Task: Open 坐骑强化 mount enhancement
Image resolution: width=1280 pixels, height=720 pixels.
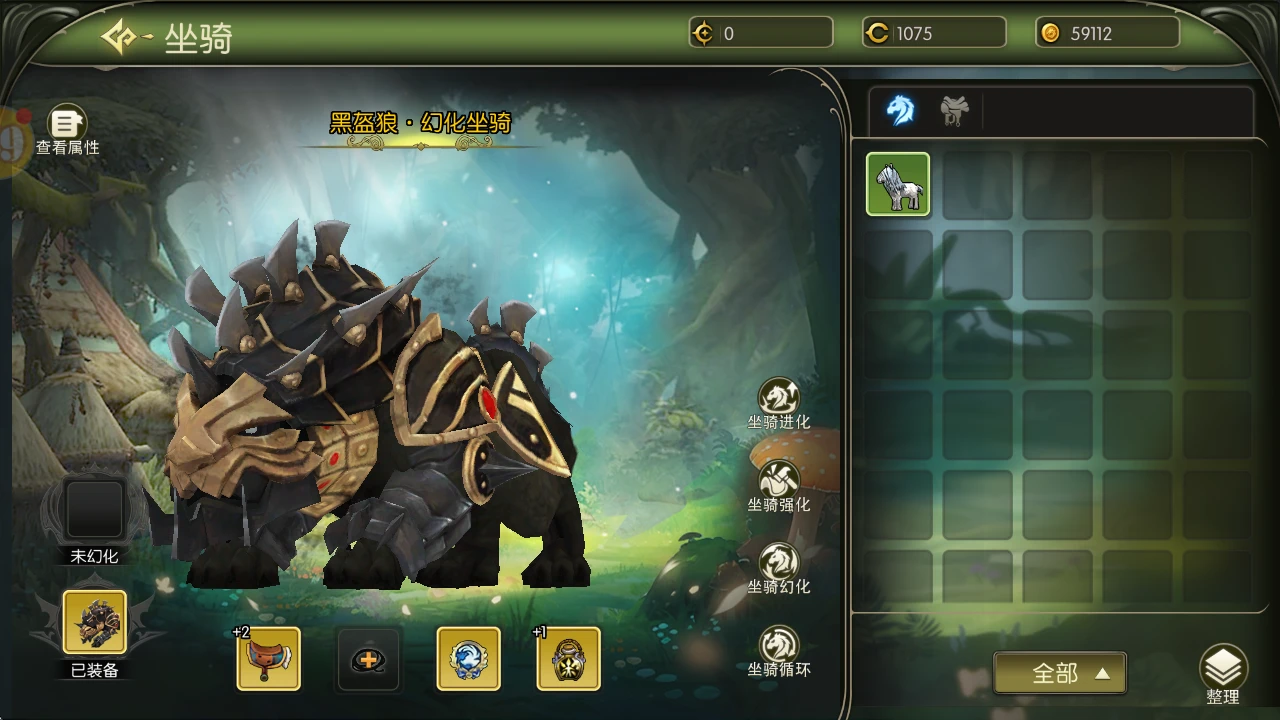Action: (x=779, y=485)
